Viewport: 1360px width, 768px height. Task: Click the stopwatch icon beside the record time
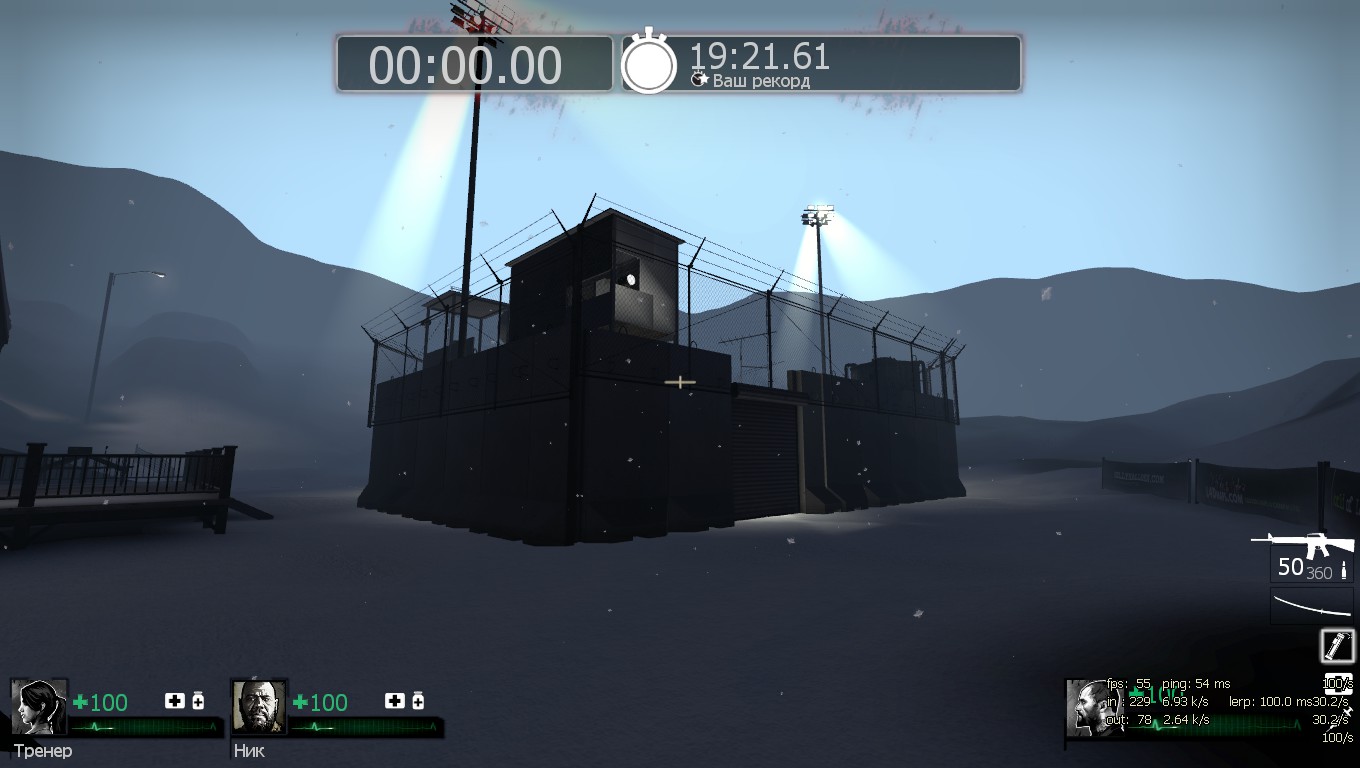(x=649, y=64)
